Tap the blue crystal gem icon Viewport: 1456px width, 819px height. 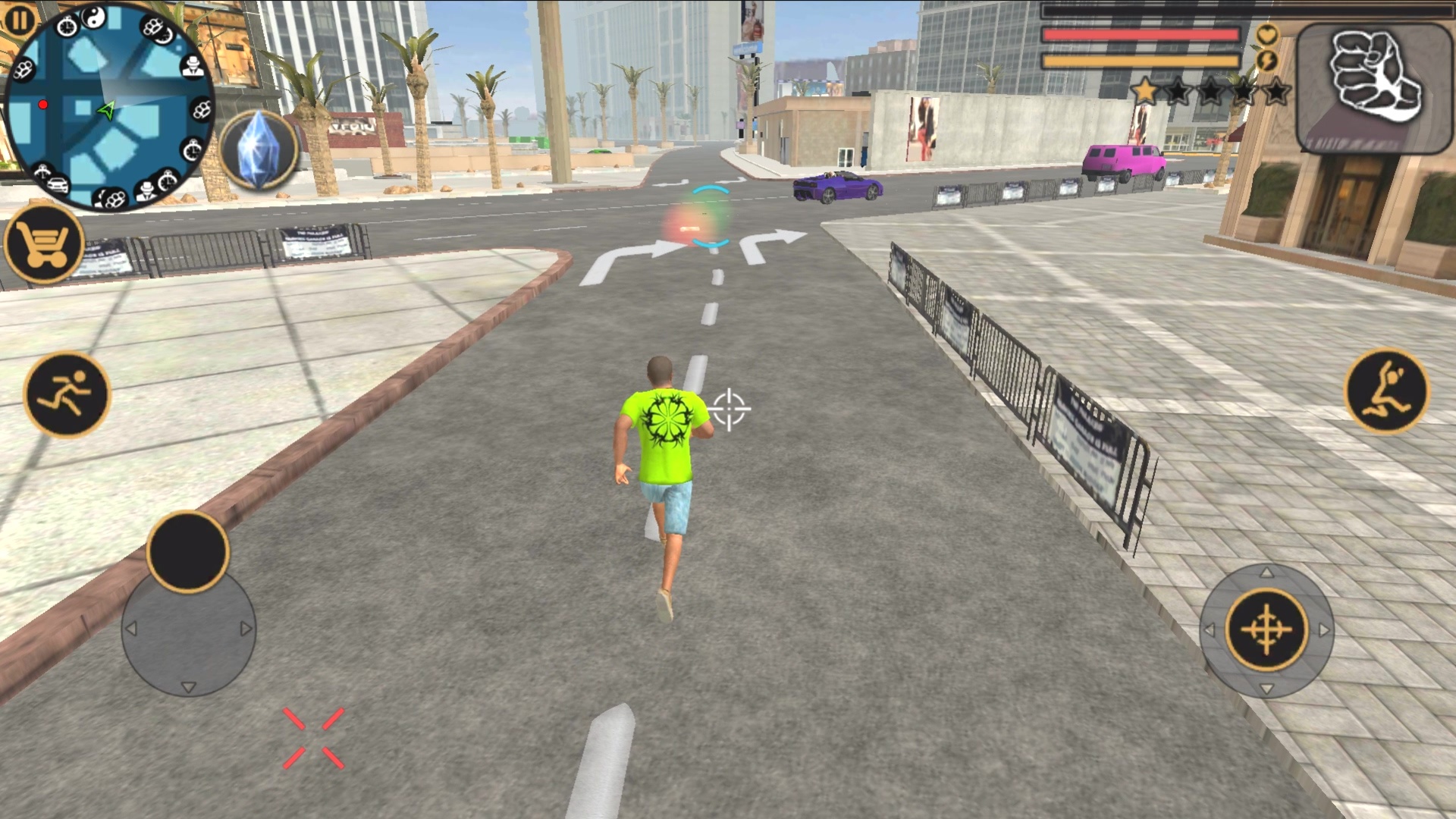[x=260, y=151]
